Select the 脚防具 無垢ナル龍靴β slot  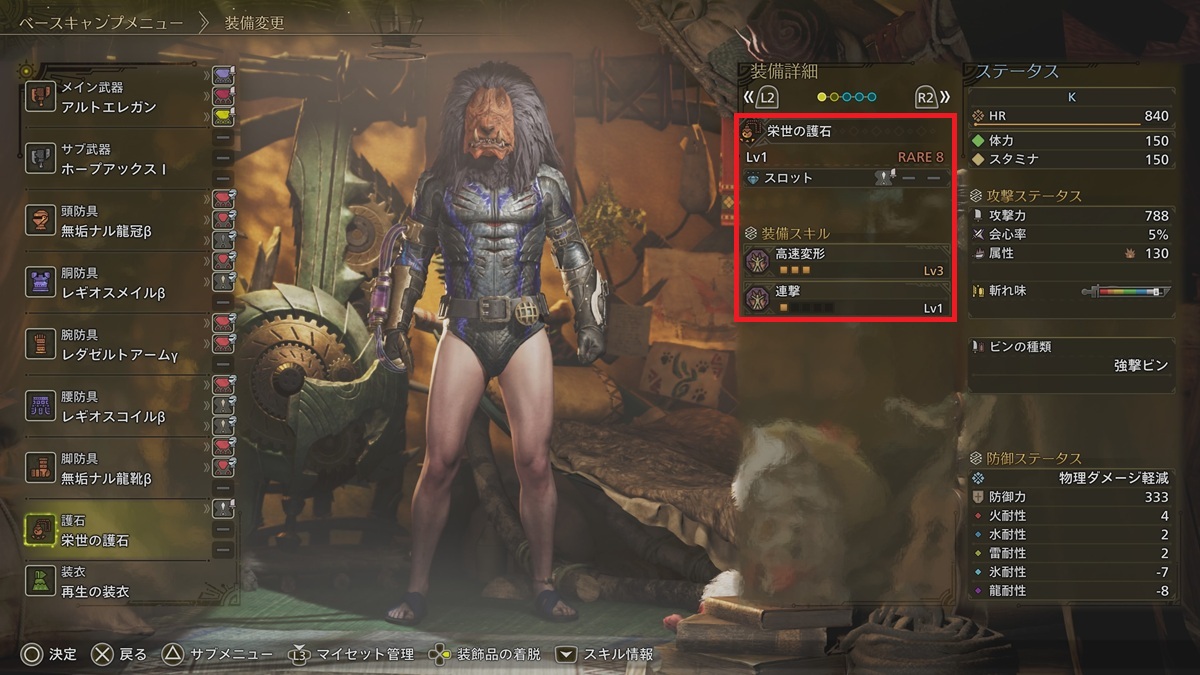click(x=115, y=469)
